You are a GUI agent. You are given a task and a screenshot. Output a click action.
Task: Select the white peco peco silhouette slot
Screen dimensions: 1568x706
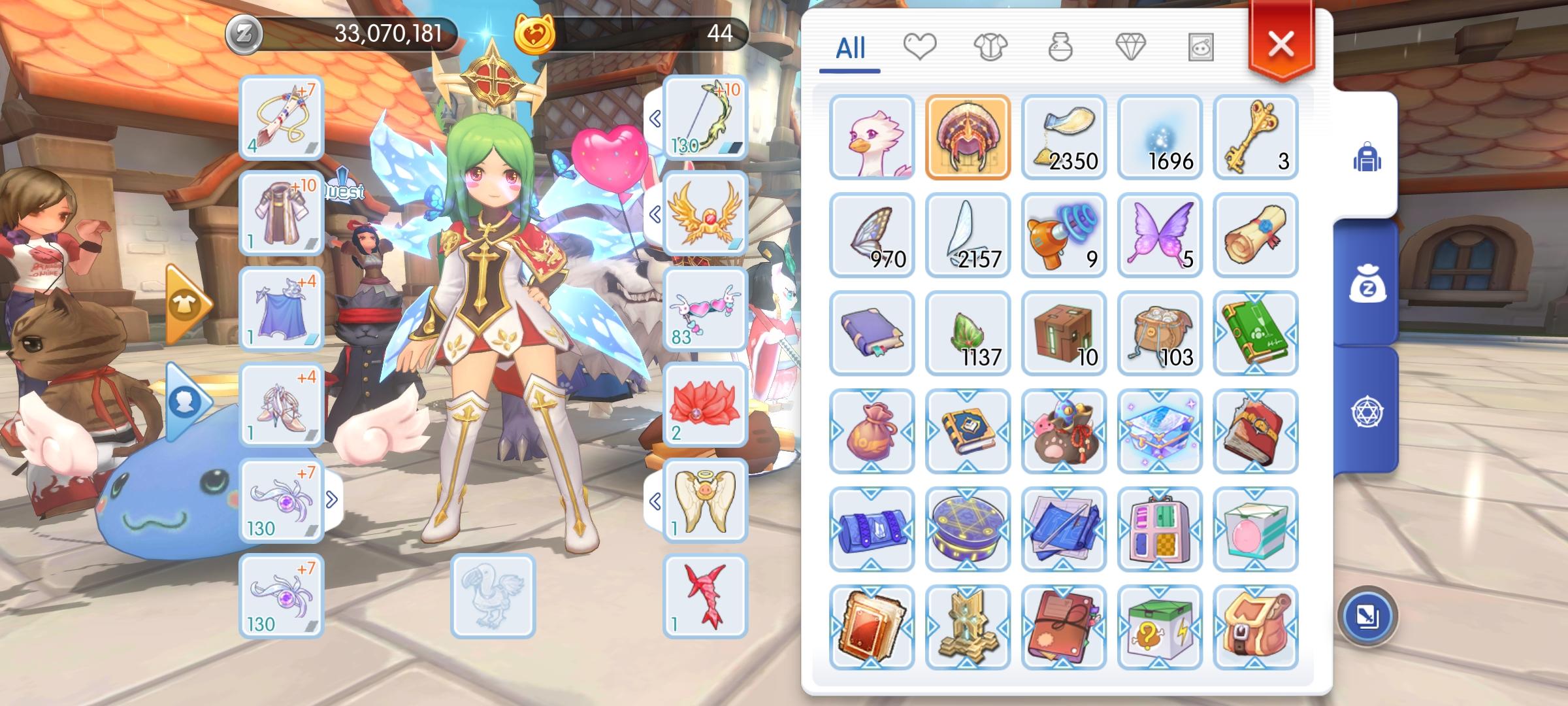(495, 596)
